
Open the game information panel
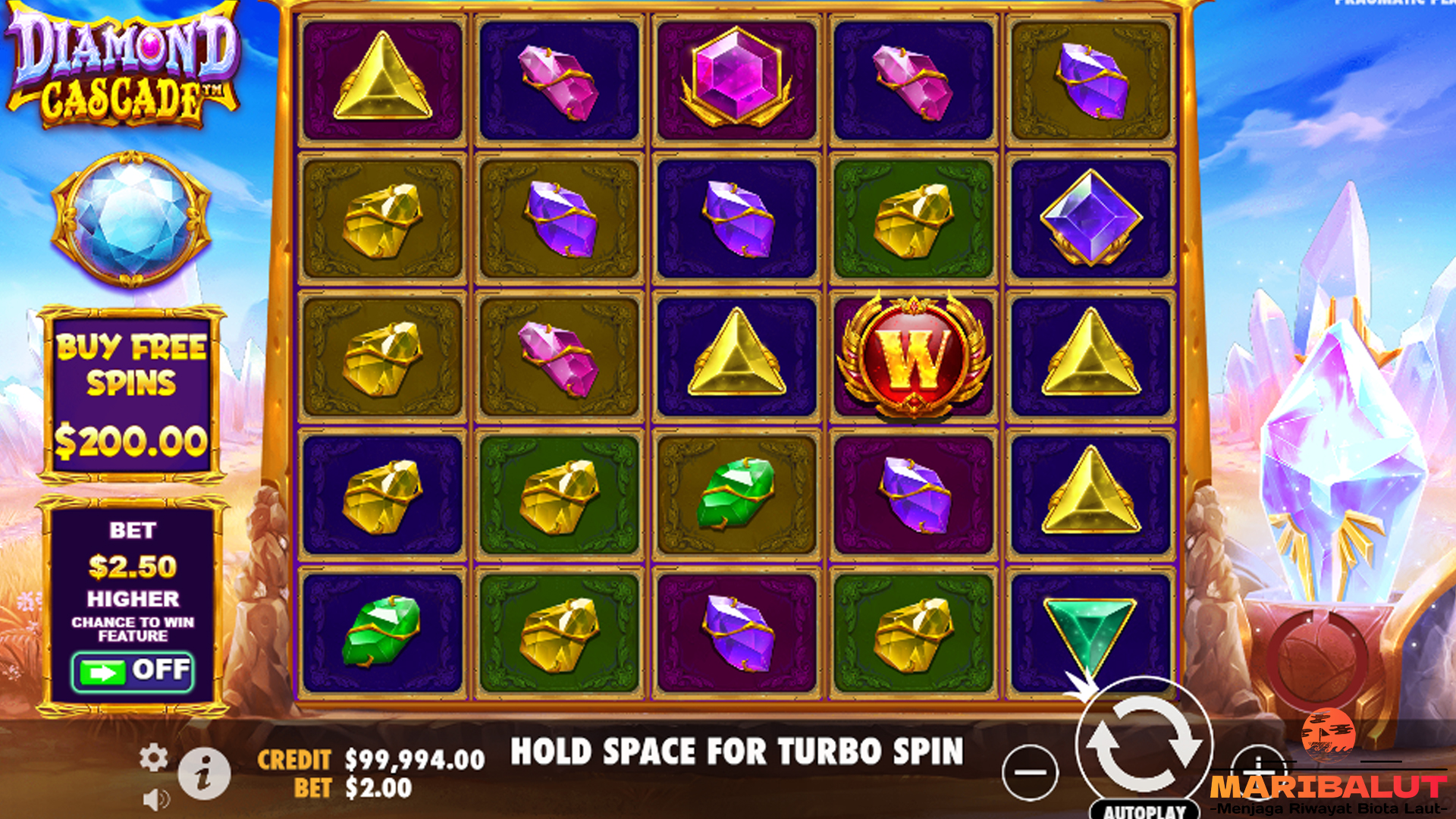pos(203,772)
